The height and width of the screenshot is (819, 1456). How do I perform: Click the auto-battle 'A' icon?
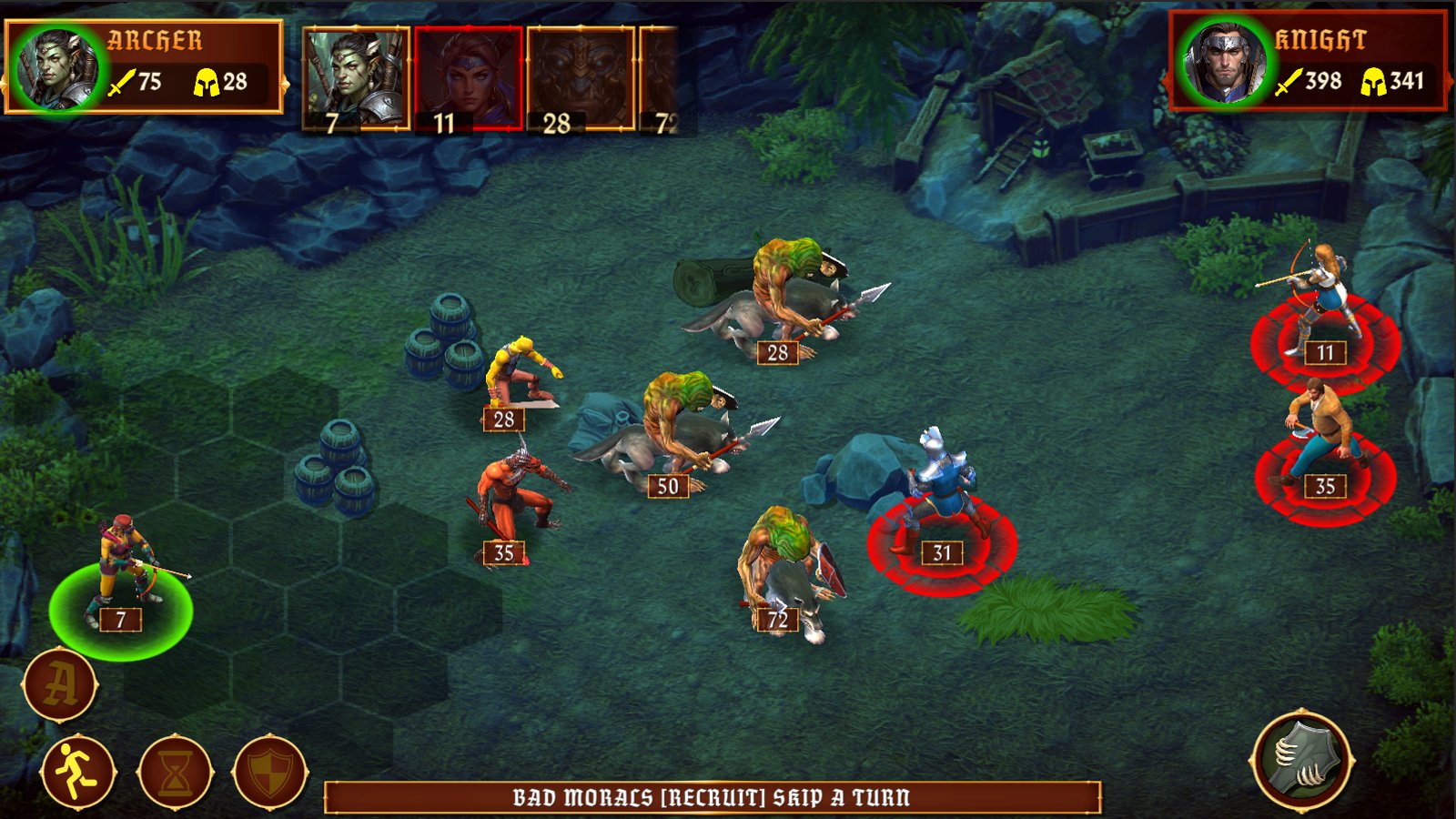point(60,686)
